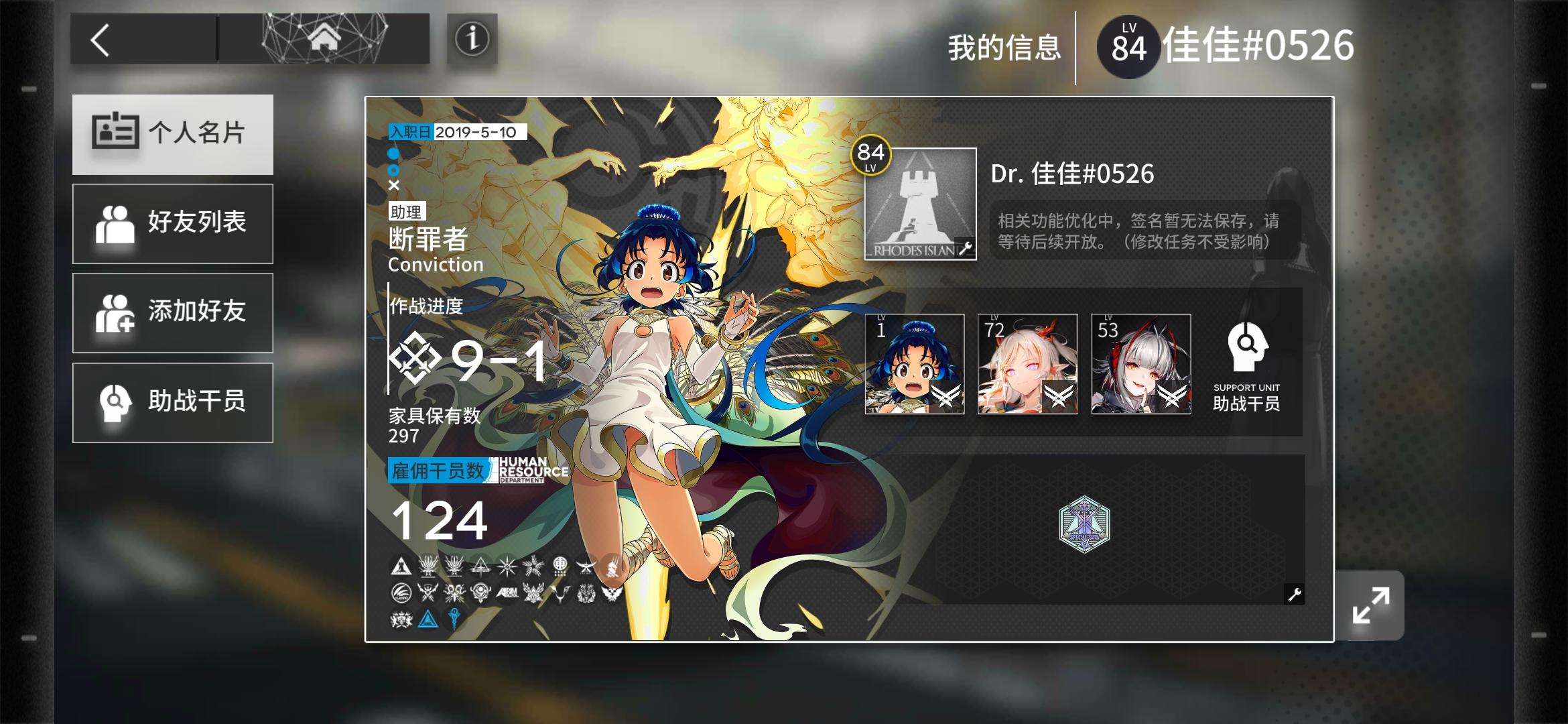This screenshot has height=724, width=1568.
Task: Open the 助战干员 support operators section
Action: 173,402
